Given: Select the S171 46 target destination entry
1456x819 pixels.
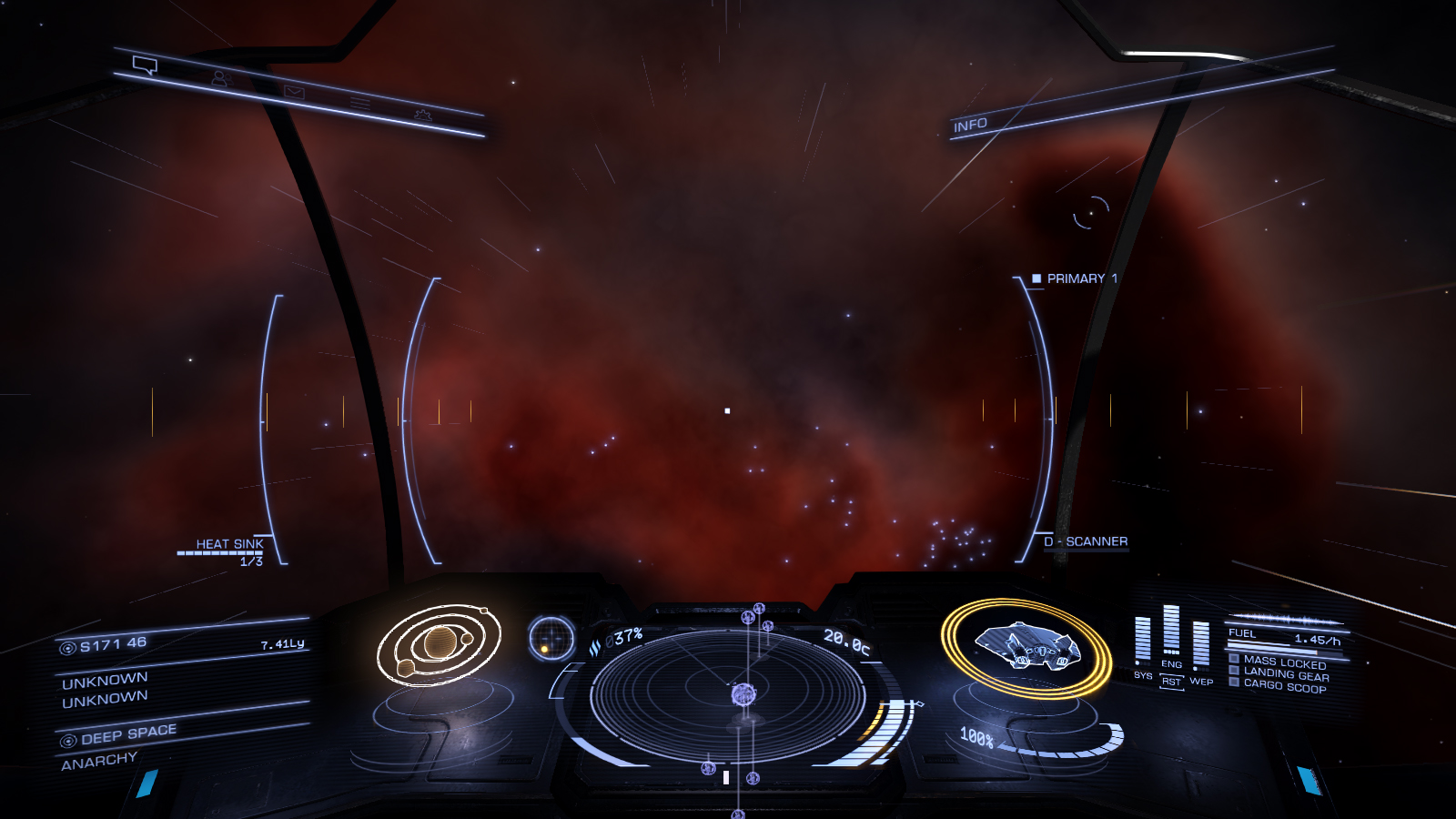Looking at the screenshot, I should [x=114, y=645].
